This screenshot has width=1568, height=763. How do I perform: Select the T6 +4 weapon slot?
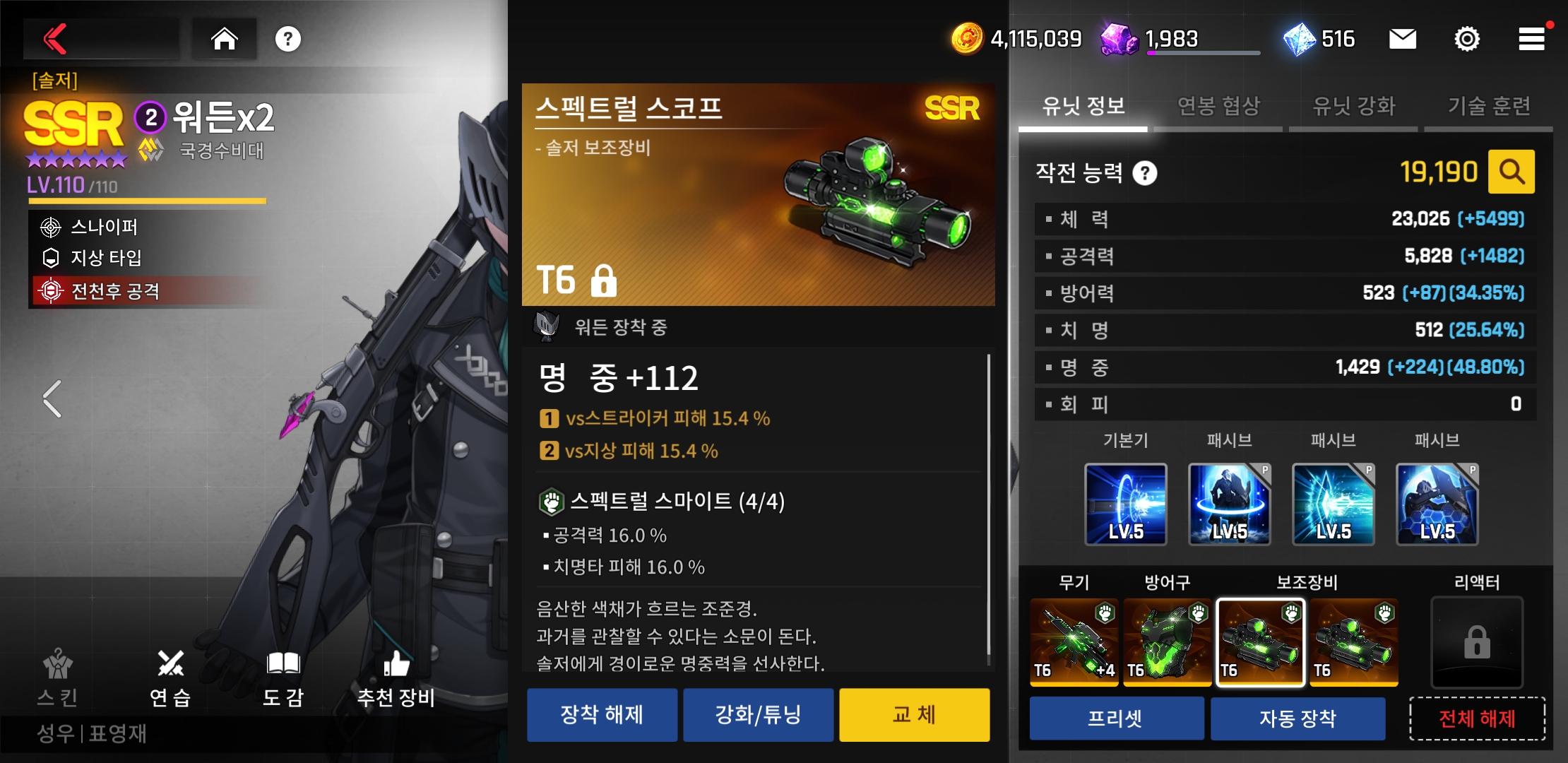(x=1074, y=641)
